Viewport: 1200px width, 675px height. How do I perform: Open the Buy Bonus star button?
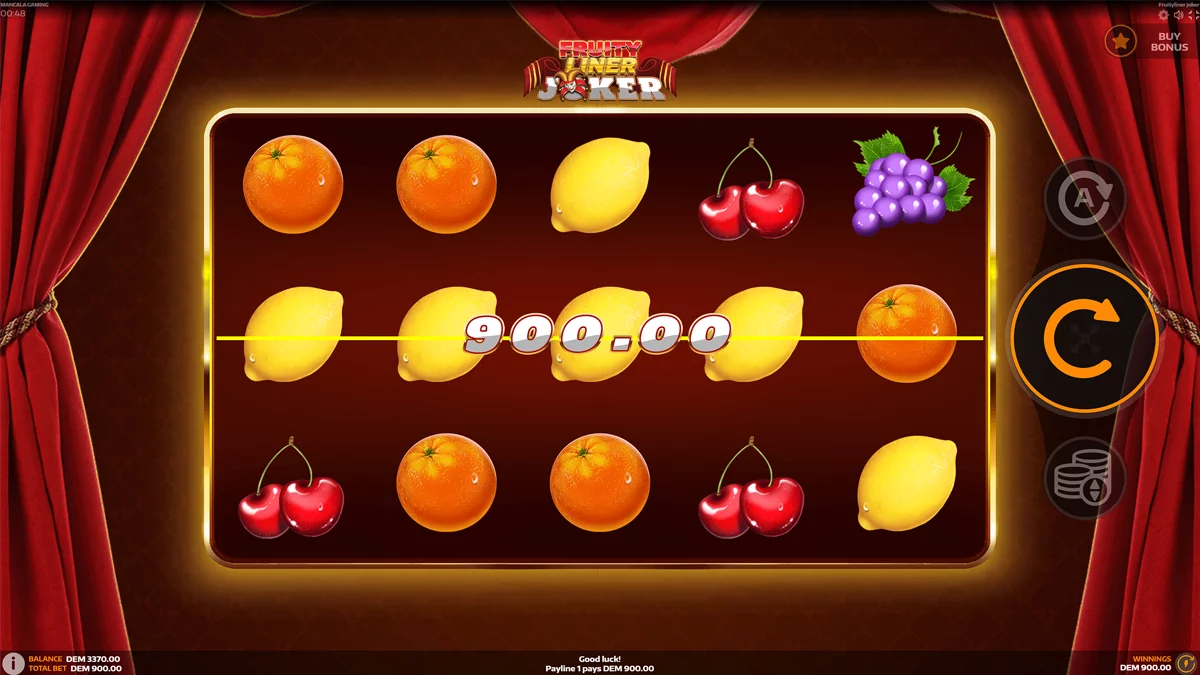(1121, 41)
